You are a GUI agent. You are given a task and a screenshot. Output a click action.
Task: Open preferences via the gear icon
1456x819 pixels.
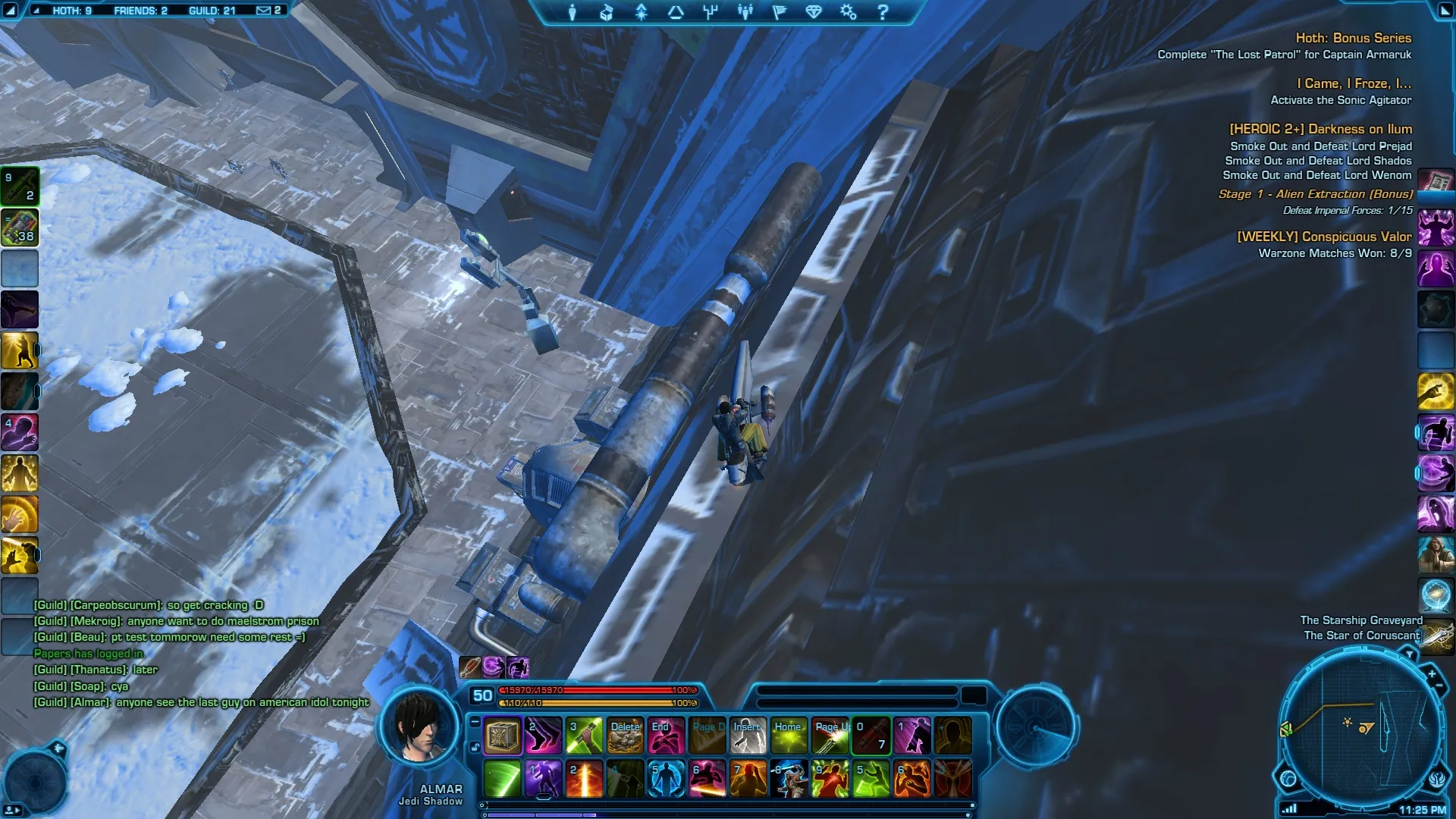[848, 12]
